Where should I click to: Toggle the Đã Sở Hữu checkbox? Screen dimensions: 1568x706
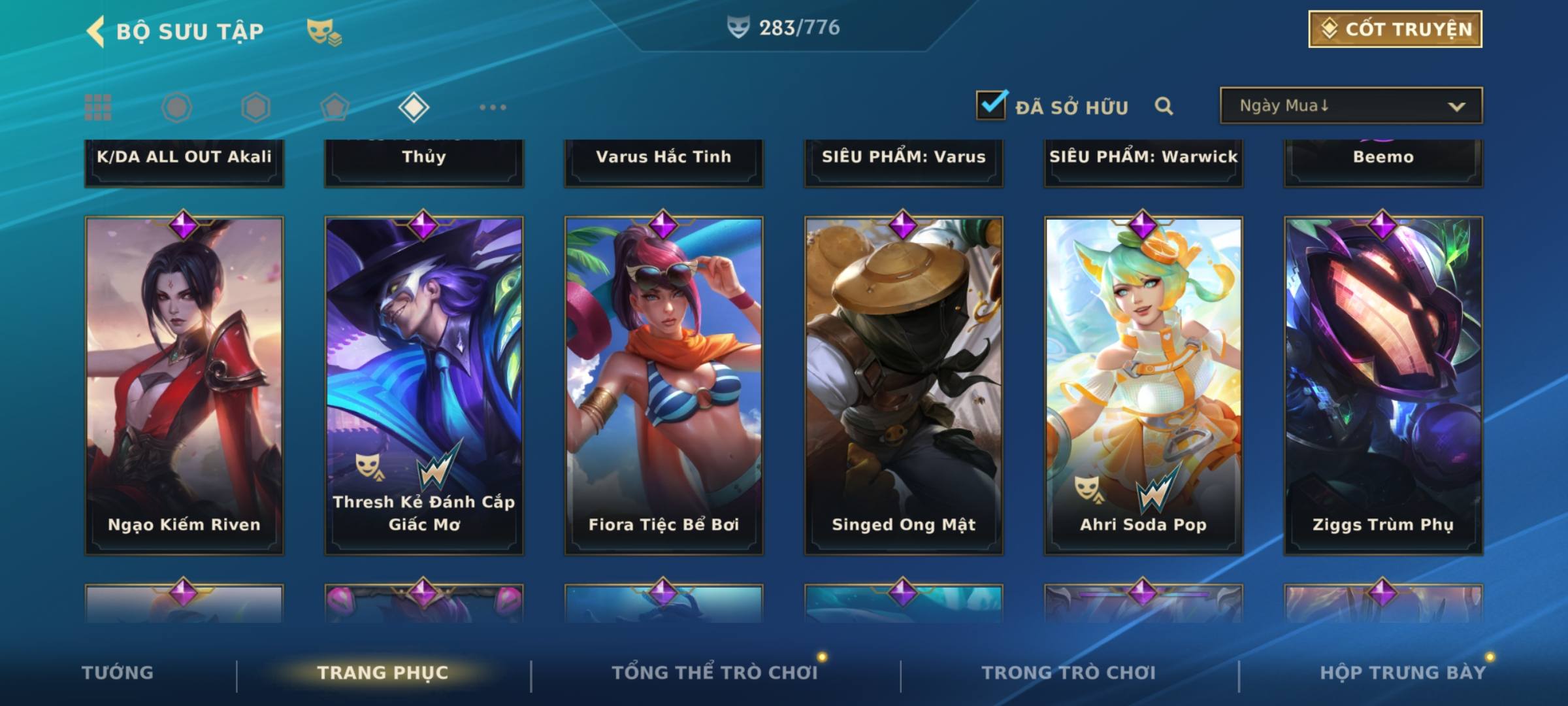click(x=991, y=105)
